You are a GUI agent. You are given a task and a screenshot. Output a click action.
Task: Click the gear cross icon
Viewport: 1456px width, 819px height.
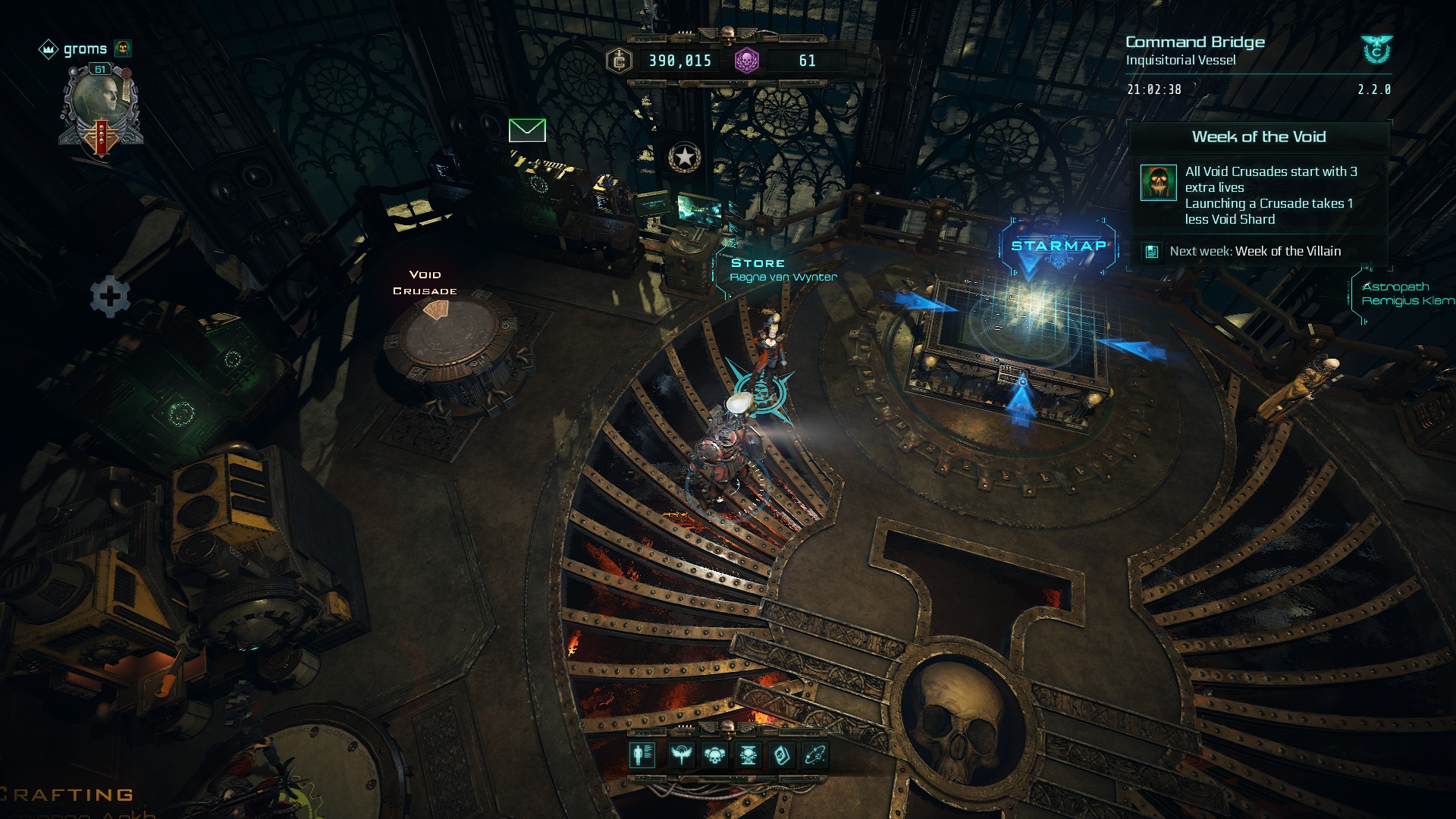pyautogui.click(x=110, y=296)
